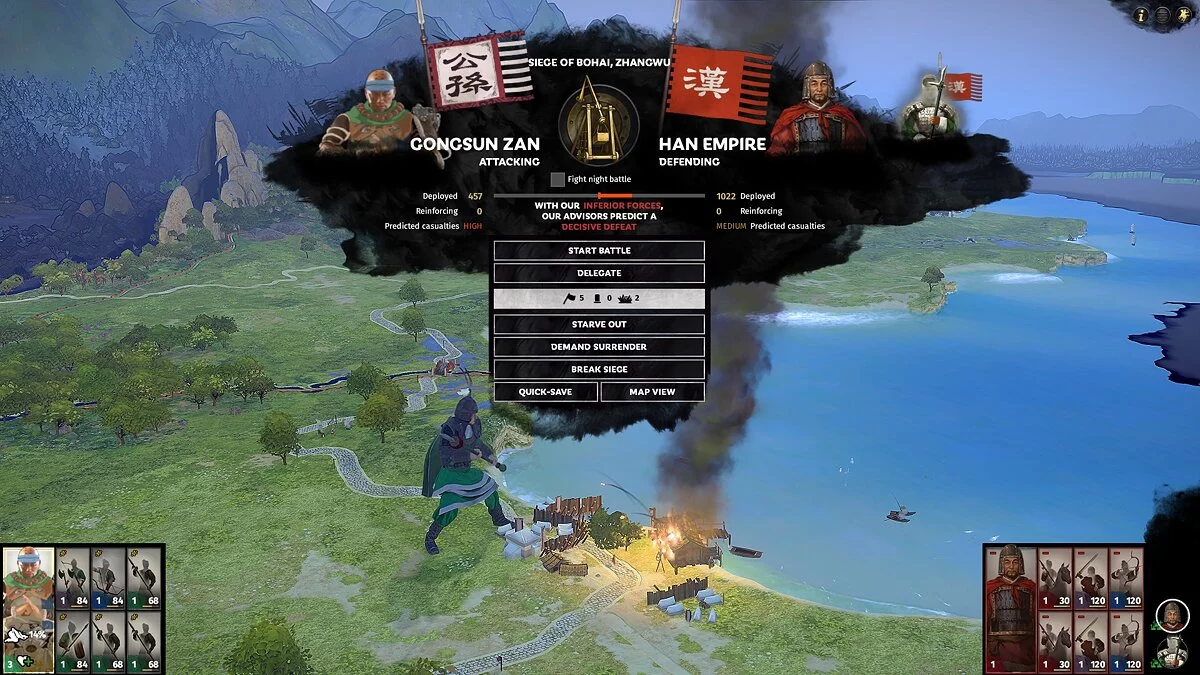Break the siege of Bohai
1200x675 pixels.
pos(599,369)
